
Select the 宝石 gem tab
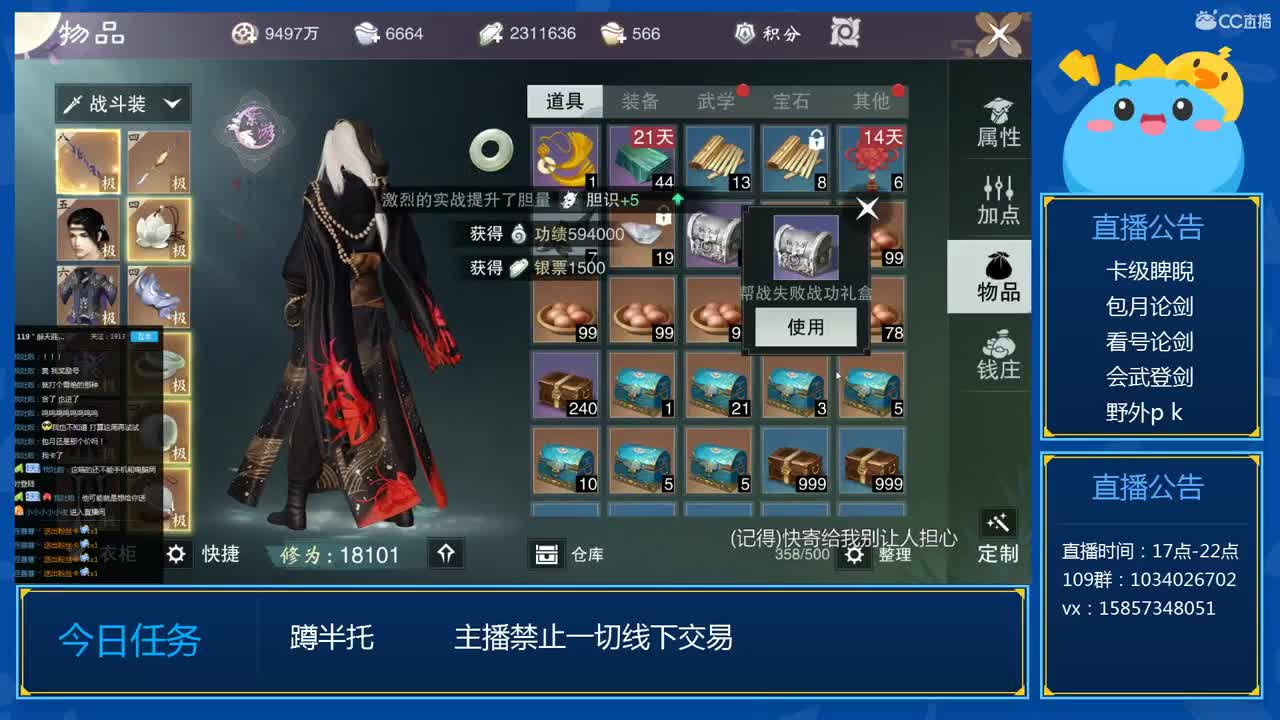point(788,100)
